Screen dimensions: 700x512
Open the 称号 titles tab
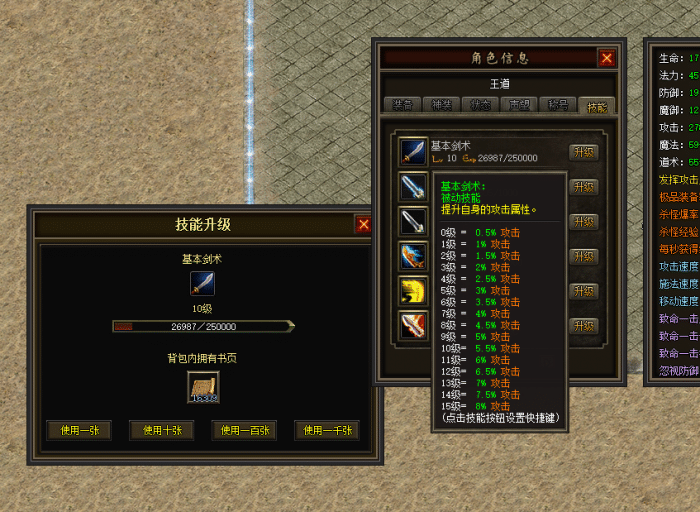click(557, 106)
